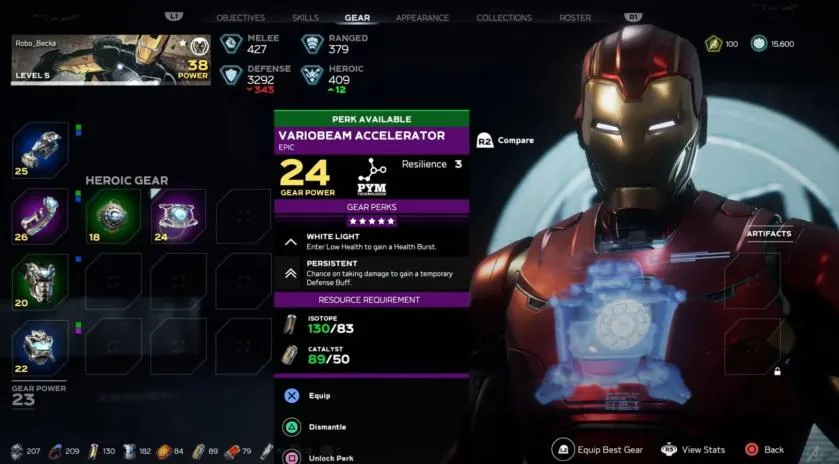Go back from the gear screen
Screen dimensions: 839x464
pos(764,450)
